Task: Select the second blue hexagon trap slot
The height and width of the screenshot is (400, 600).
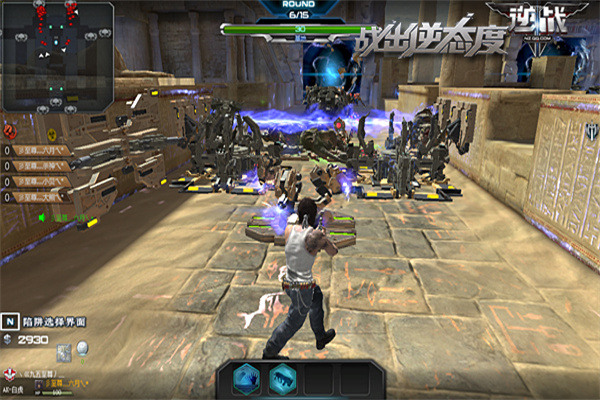Action: pos(281,377)
